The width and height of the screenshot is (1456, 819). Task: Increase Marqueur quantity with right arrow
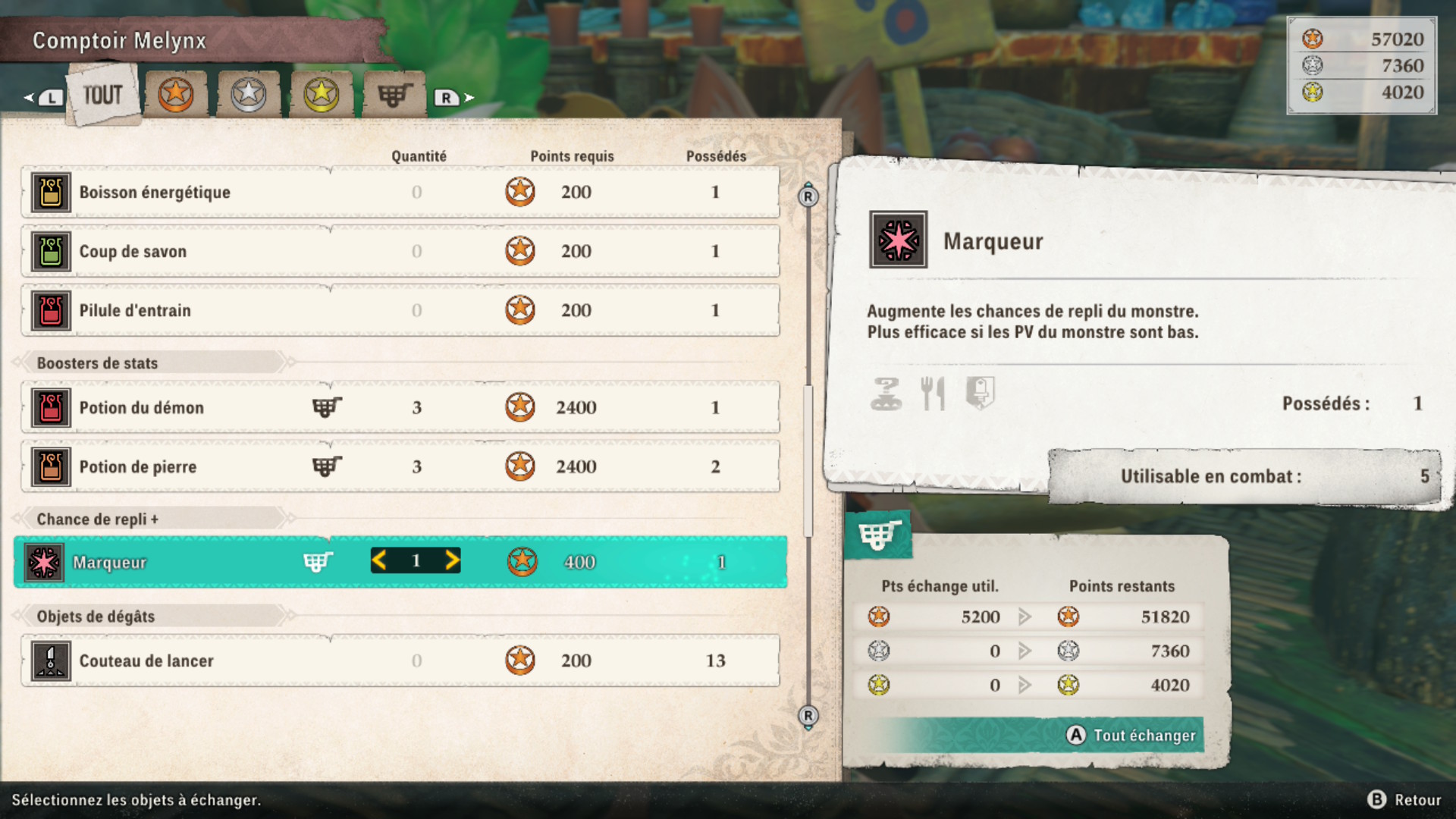tap(452, 561)
